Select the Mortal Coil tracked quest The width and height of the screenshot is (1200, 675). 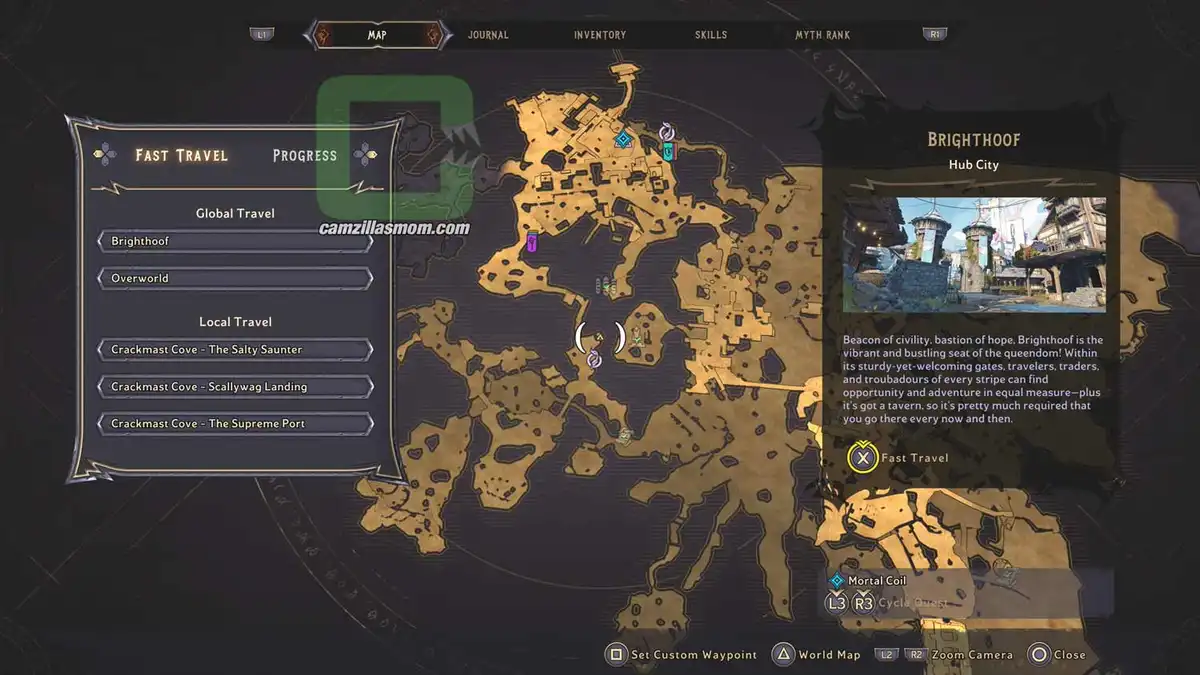877,580
